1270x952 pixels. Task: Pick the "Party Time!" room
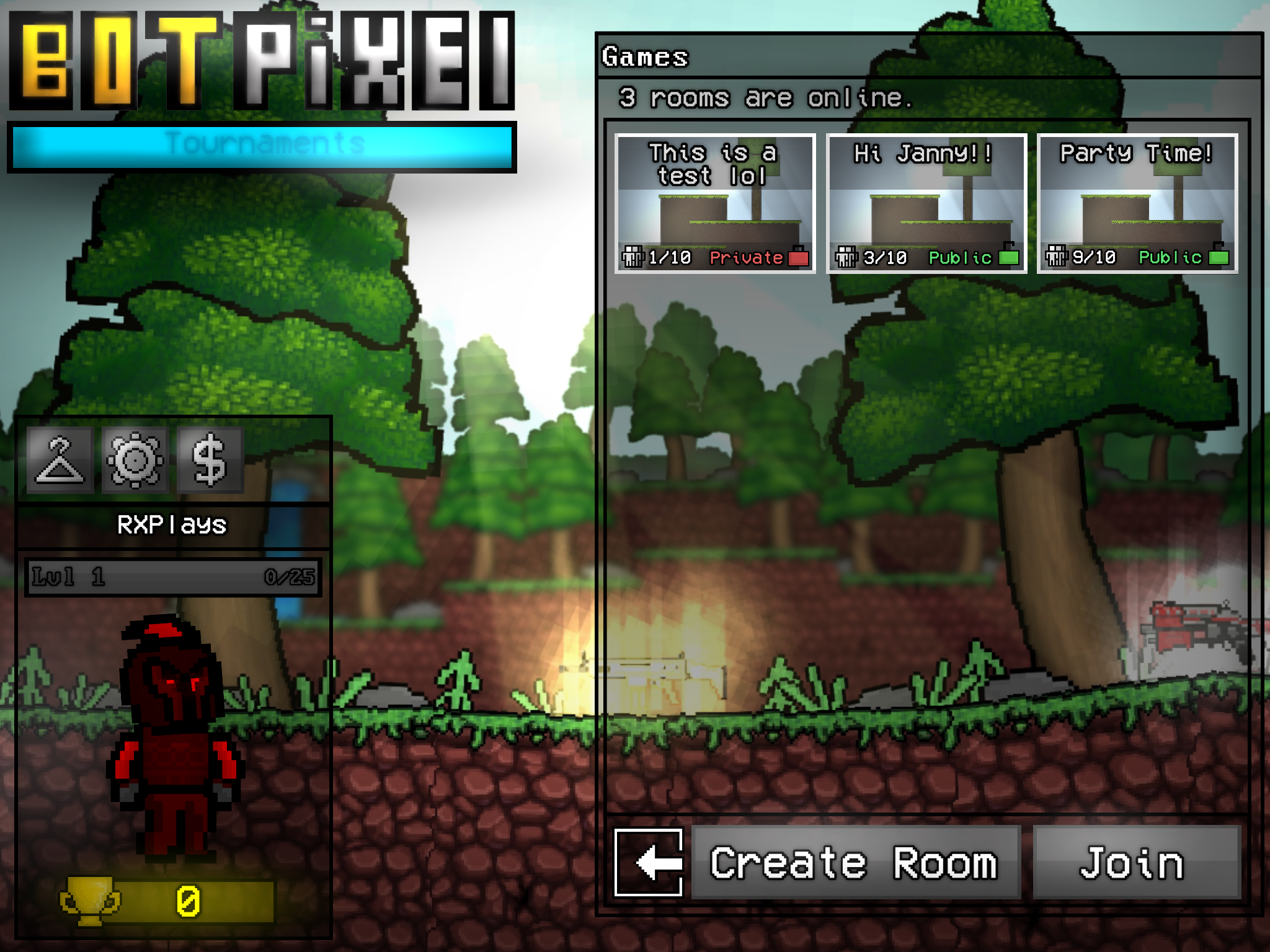point(1137,203)
